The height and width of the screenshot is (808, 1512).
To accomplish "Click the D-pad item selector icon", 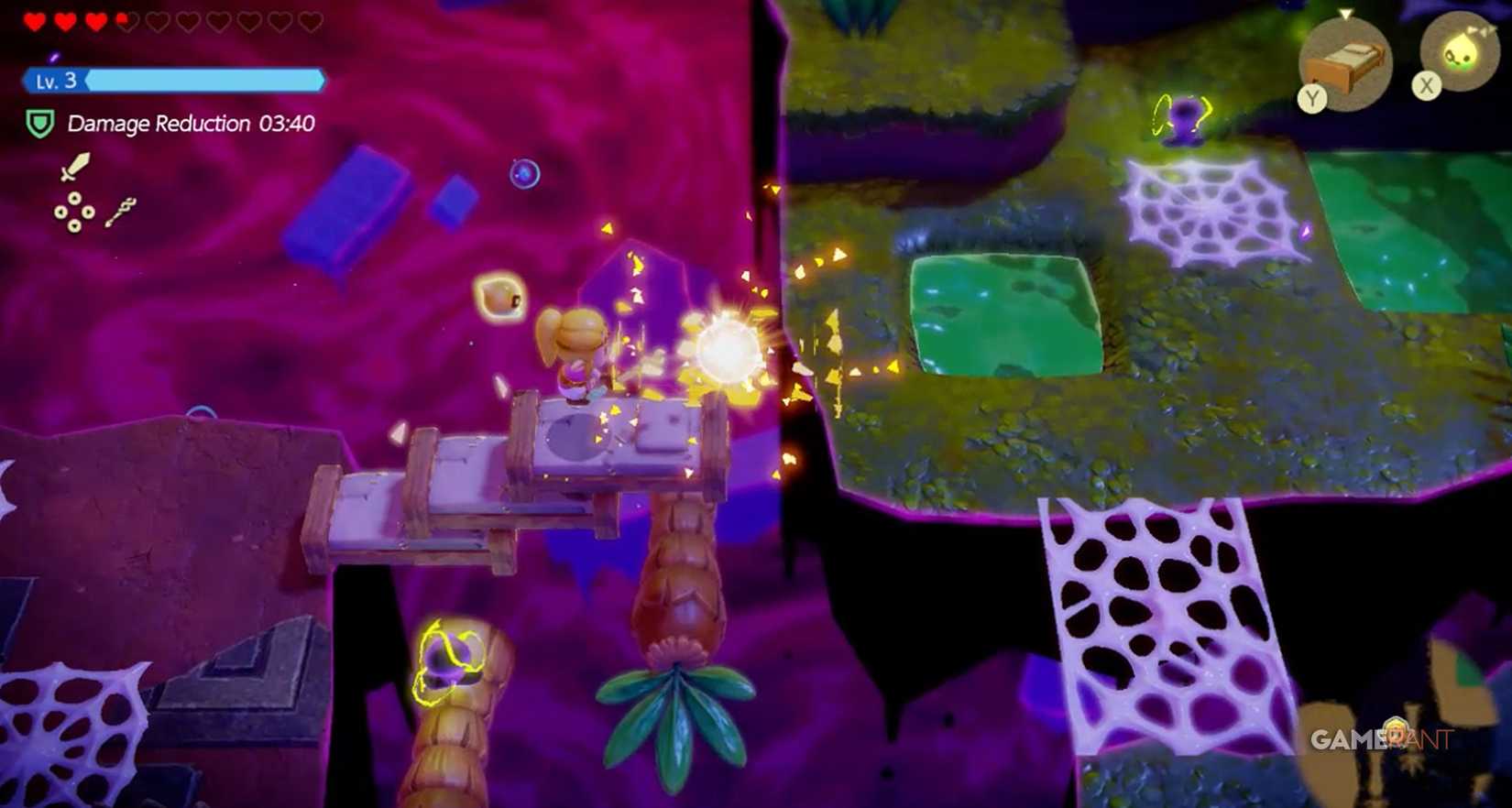I will coord(74,211).
